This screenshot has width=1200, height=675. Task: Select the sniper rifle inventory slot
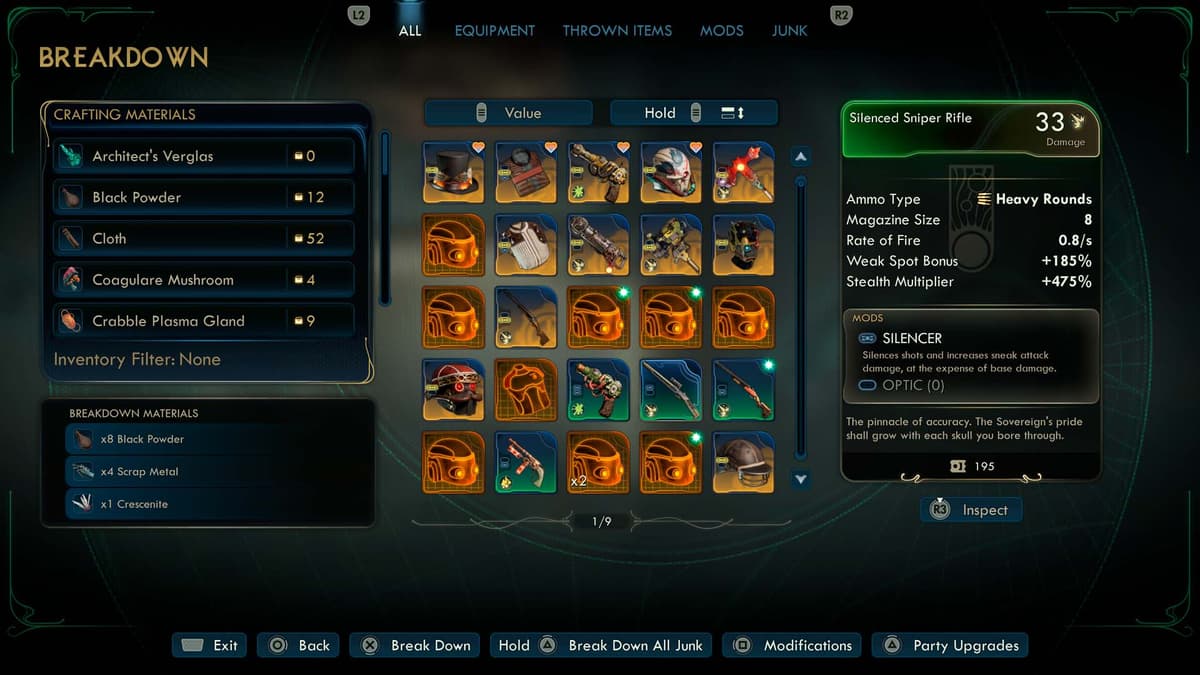point(671,389)
